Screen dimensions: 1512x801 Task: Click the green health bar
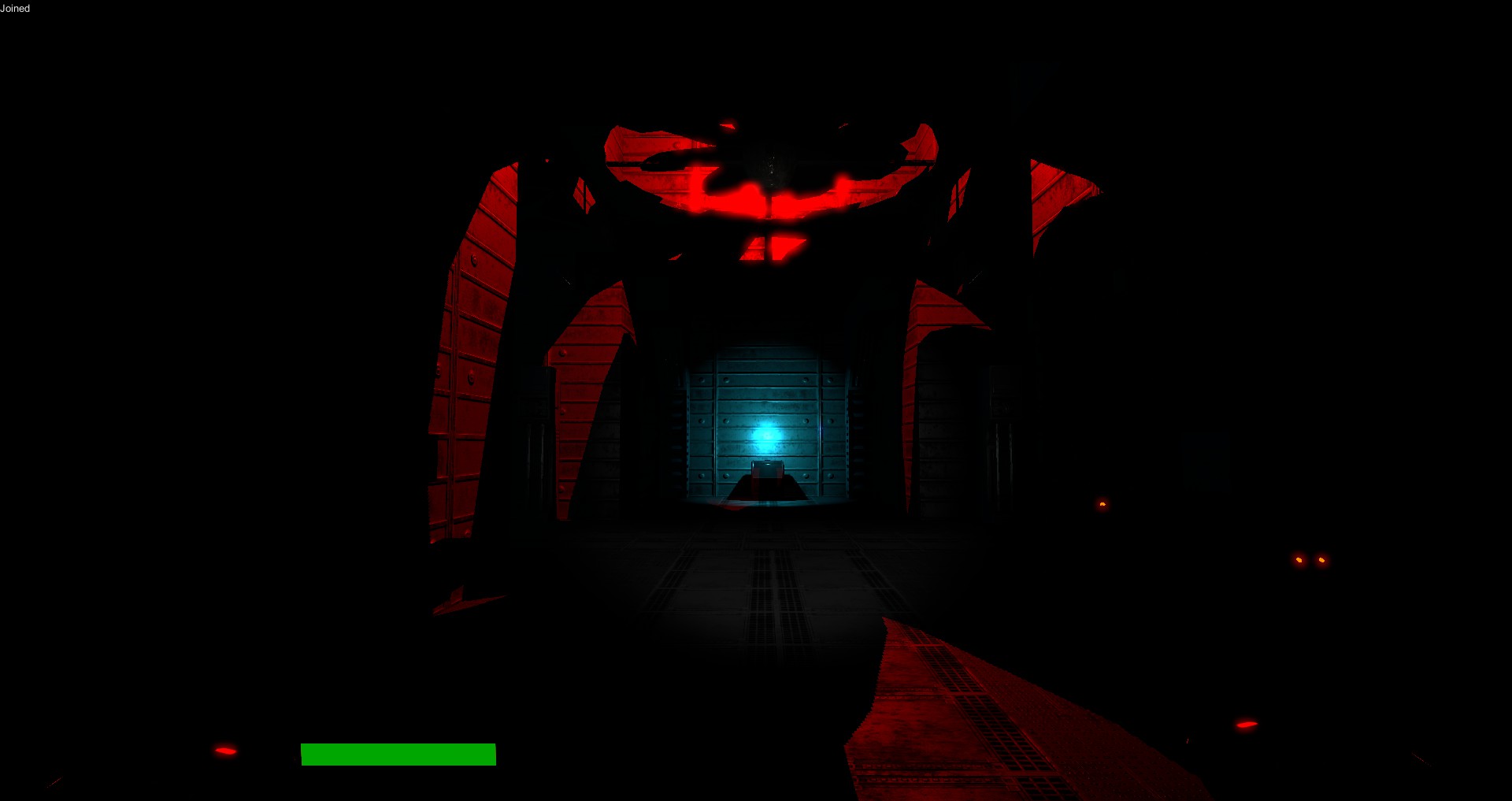[397, 755]
